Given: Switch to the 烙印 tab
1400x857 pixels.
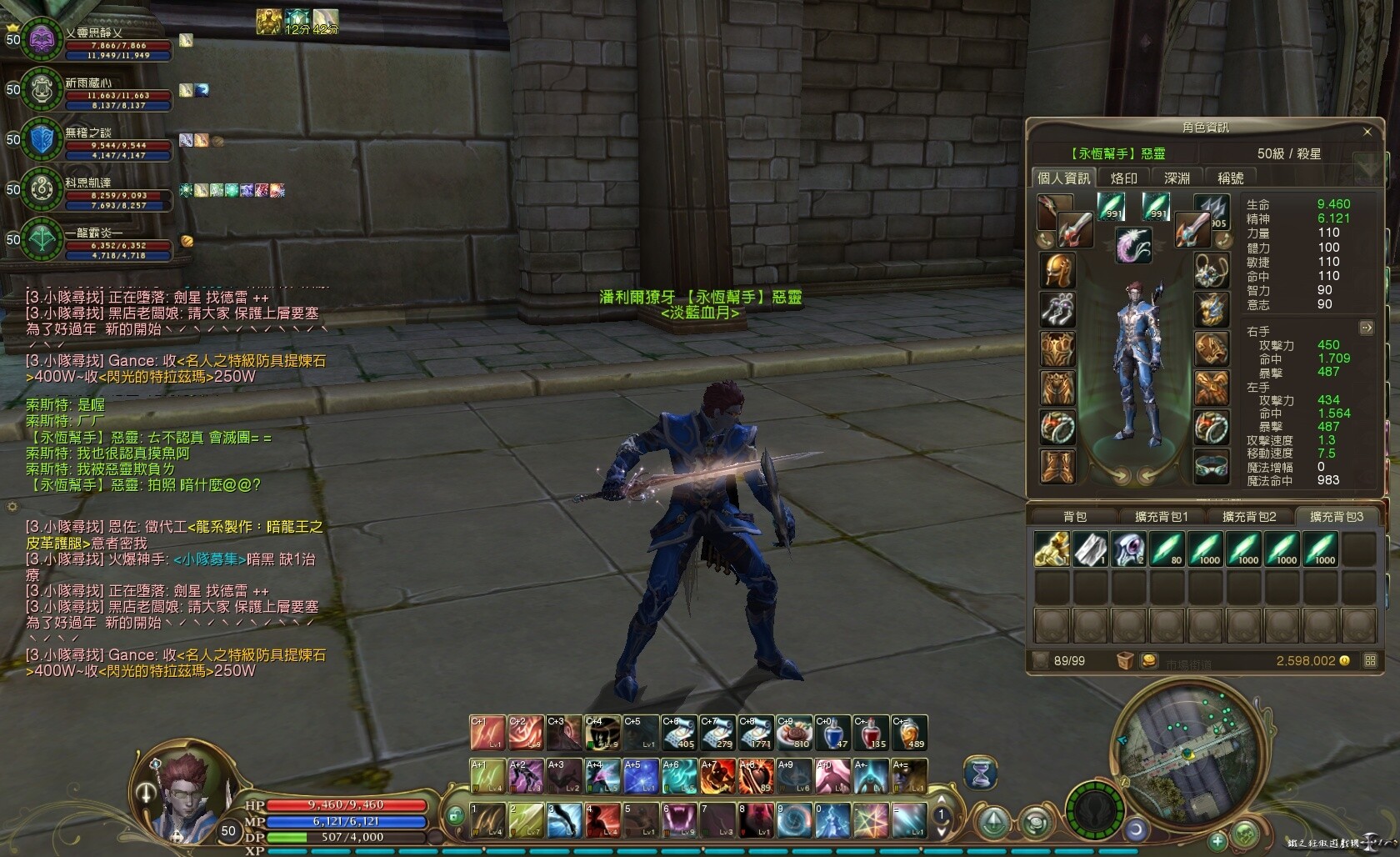Looking at the screenshot, I should click(x=1124, y=178).
